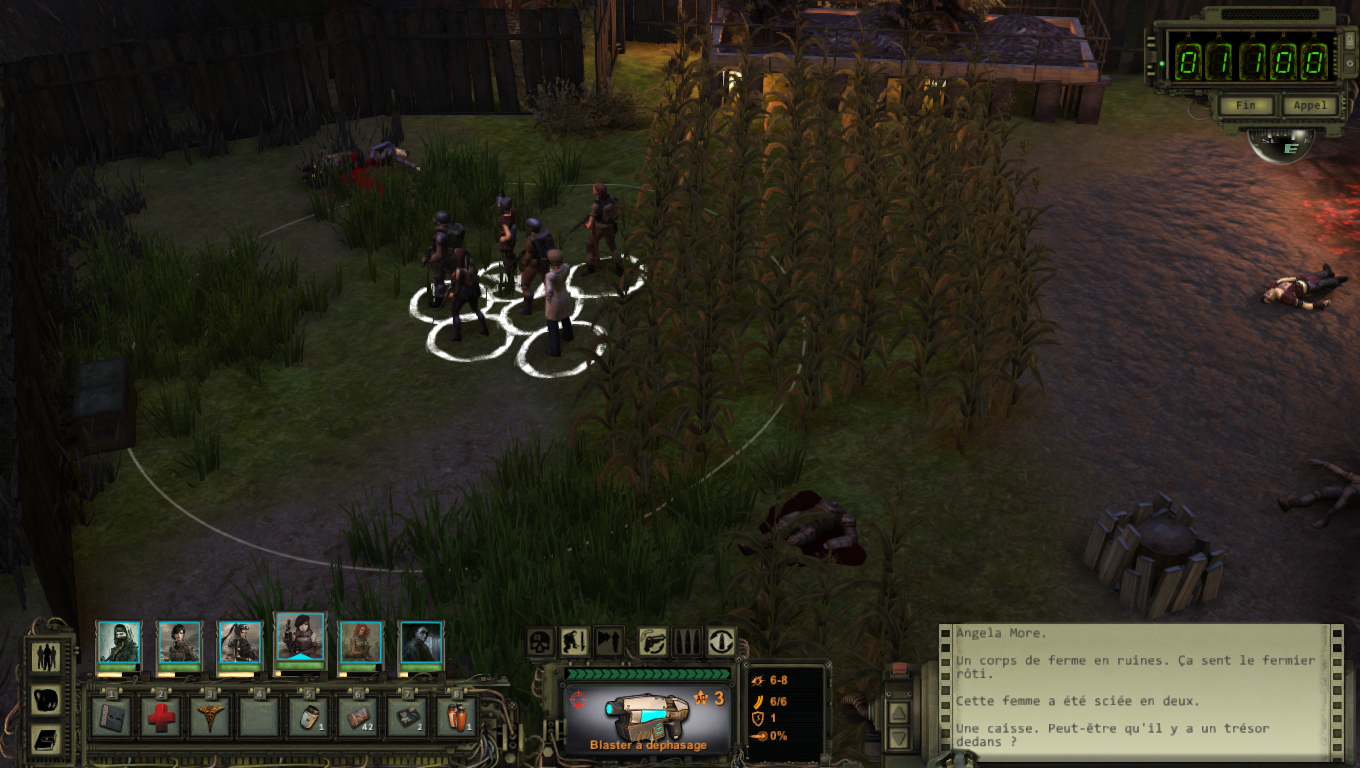This screenshot has height=768, width=1360.
Task: Select the masked hooded ranger portrait
Action: point(119,643)
